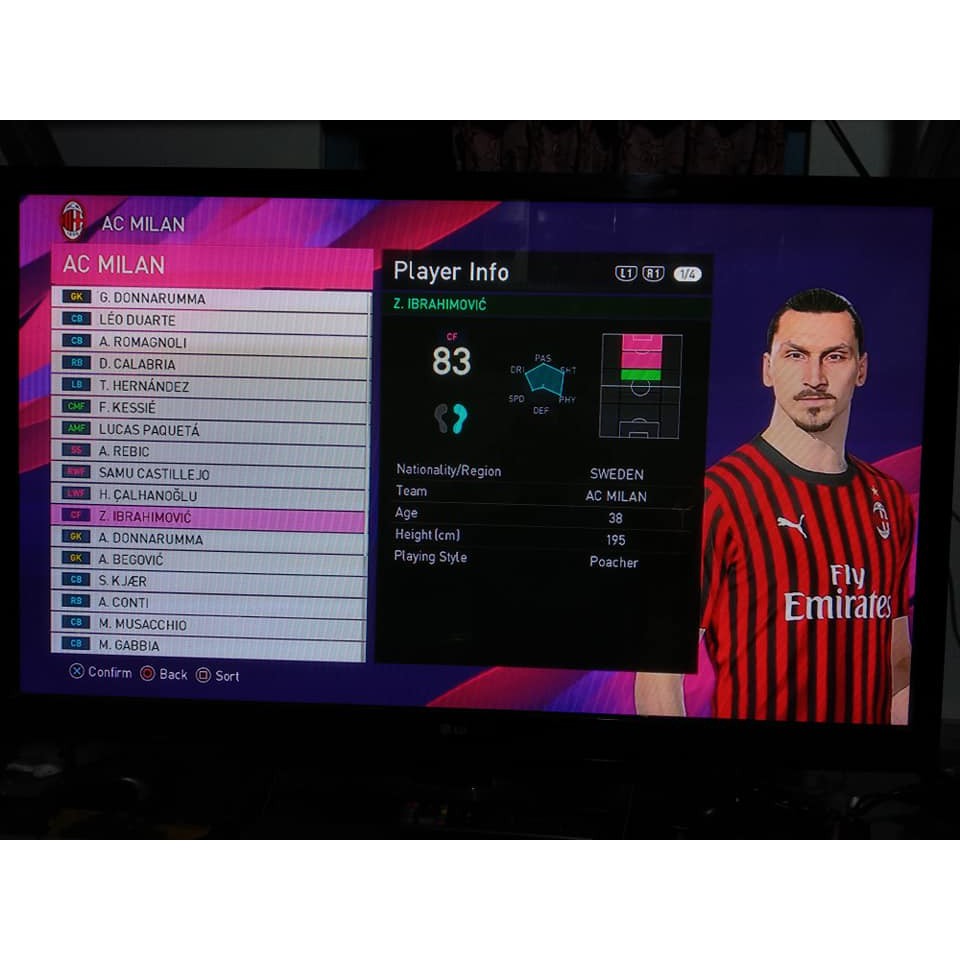Choose Léo Duarte from the player list
This screenshot has width=960, height=960.
(211, 320)
